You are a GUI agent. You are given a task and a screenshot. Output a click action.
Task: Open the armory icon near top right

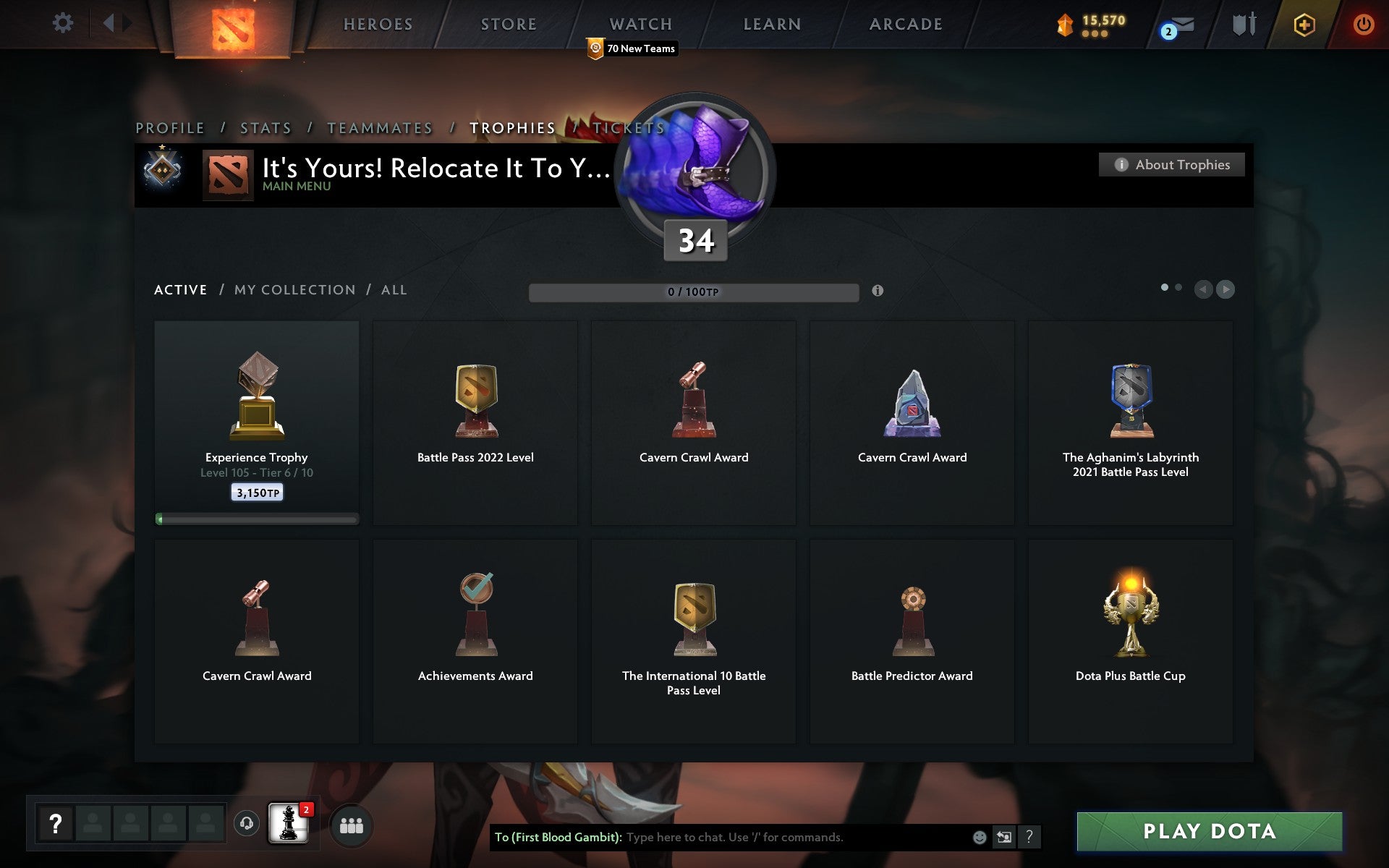point(1242,23)
